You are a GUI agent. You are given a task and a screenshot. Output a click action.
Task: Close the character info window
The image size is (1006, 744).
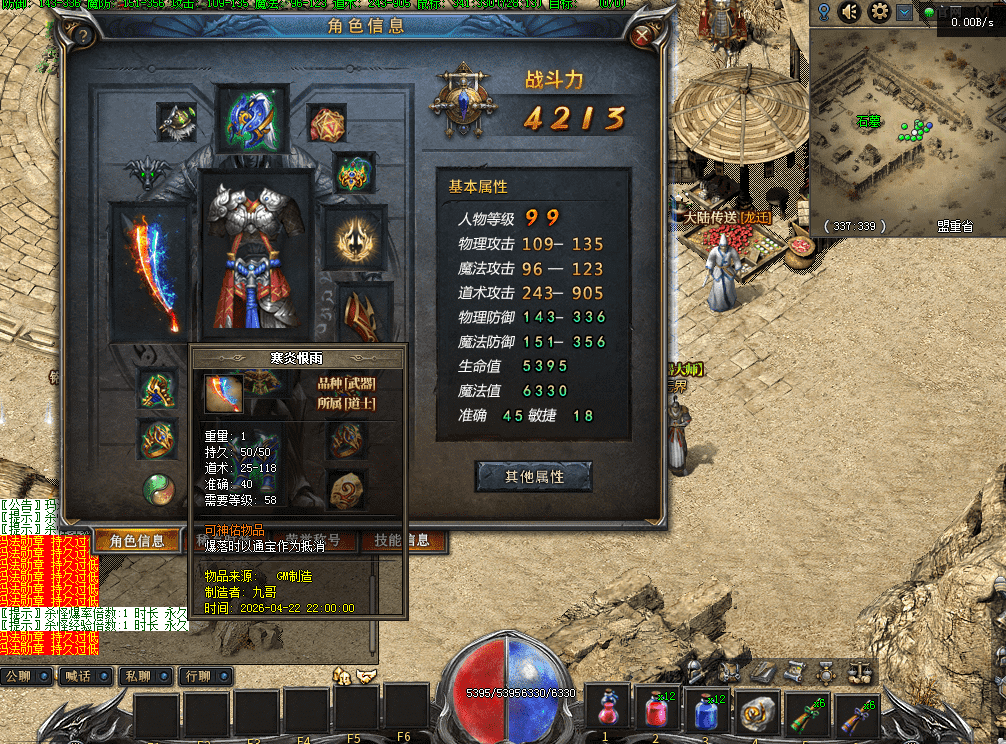645,37
